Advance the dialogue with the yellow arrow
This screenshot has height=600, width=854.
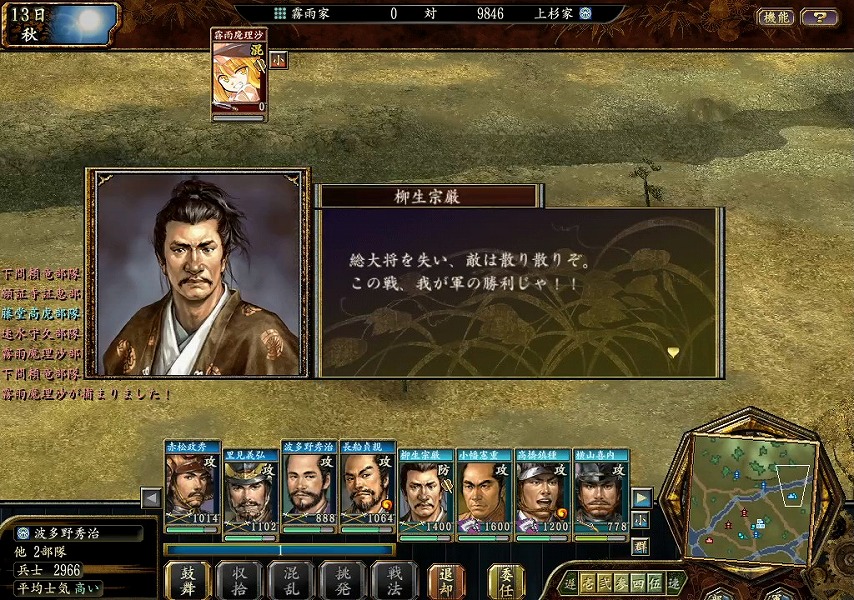coord(673,352)
